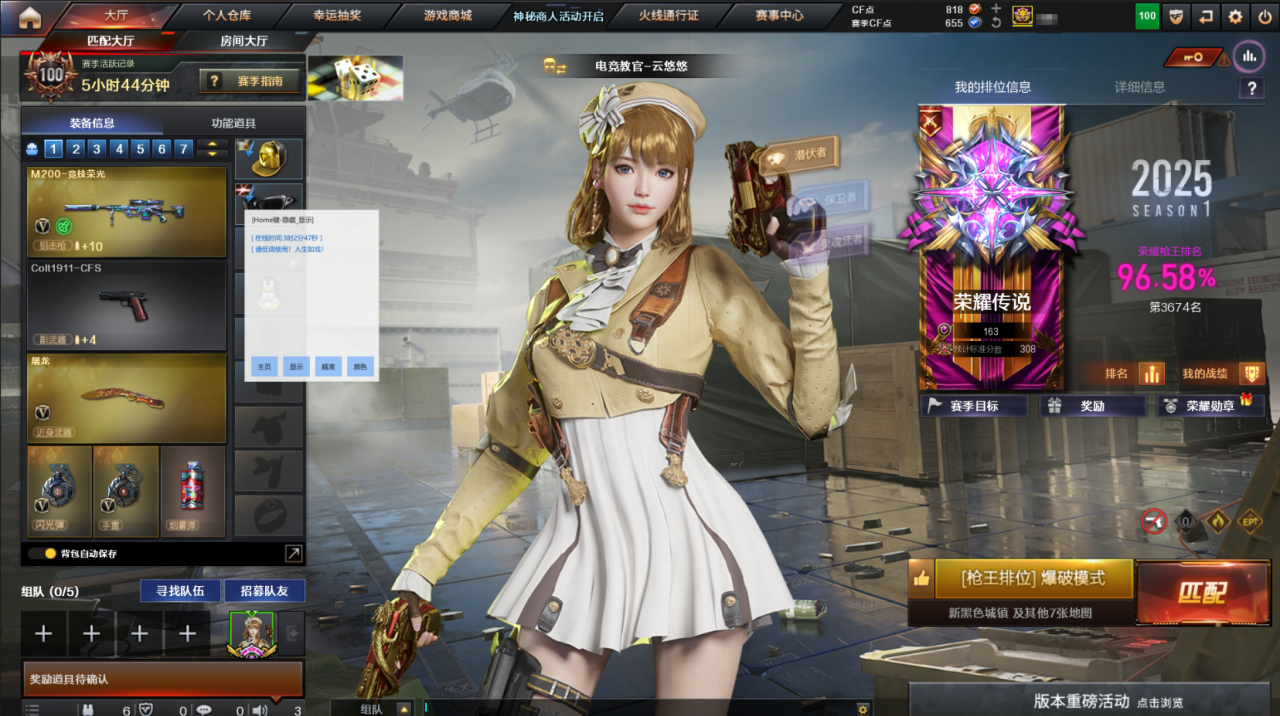Switch to the 功能道具 items tab
Image resolution: width=1280 pixels, height=716 pixels.
pos(233,123)
